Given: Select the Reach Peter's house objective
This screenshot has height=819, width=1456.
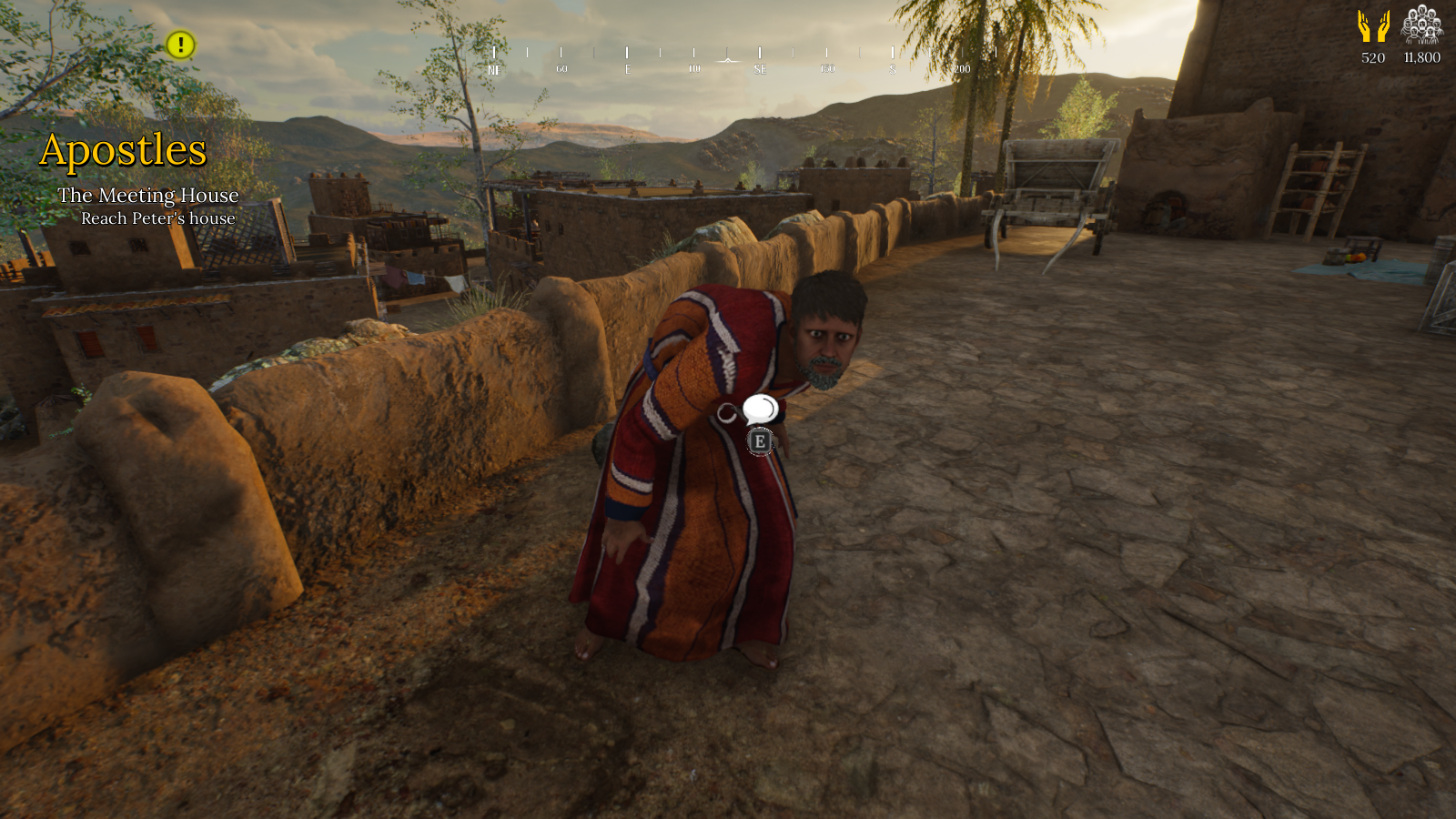Looking at the screenshot, I should coord(158,218).
